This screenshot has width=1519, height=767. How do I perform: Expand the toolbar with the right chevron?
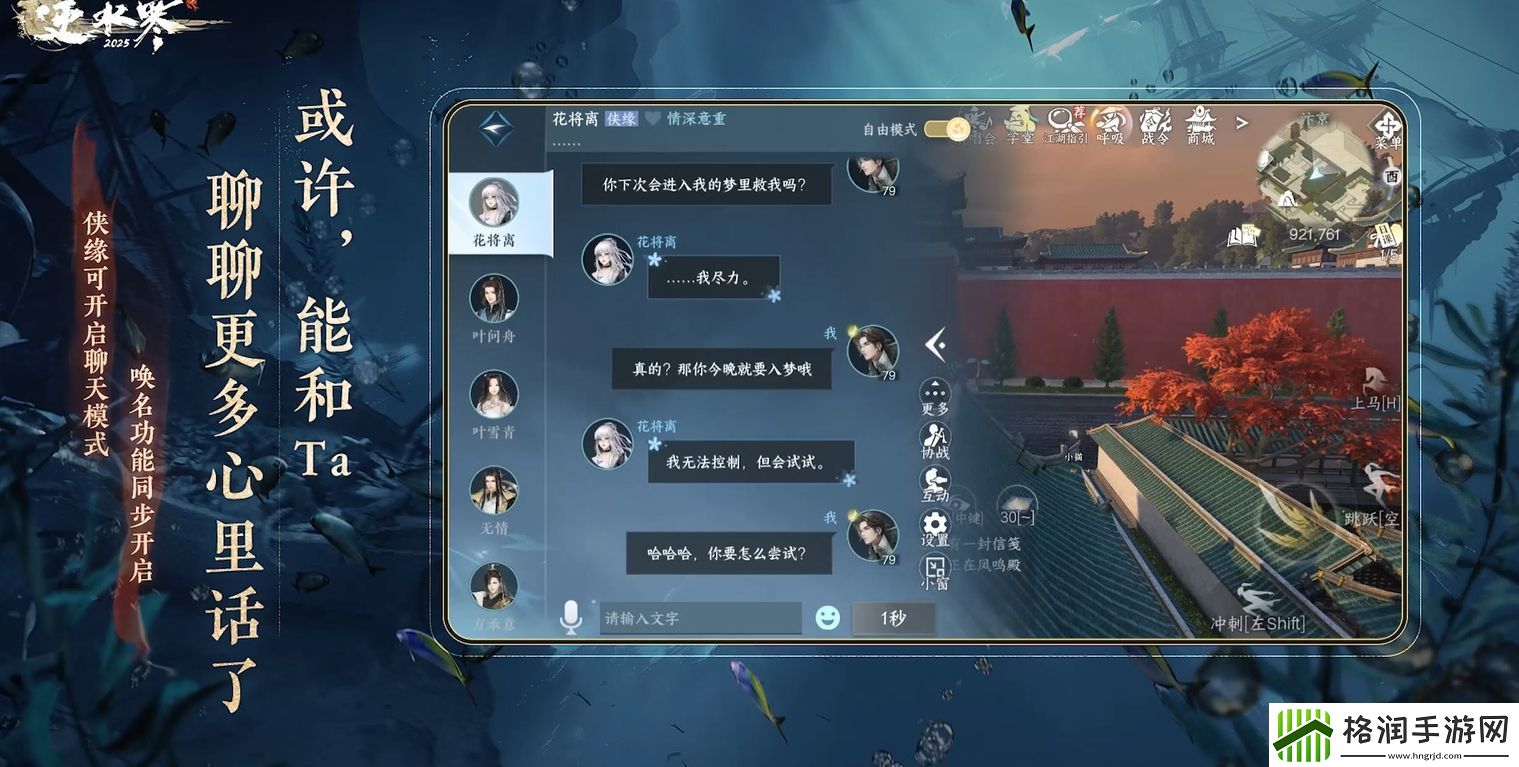1240,122
